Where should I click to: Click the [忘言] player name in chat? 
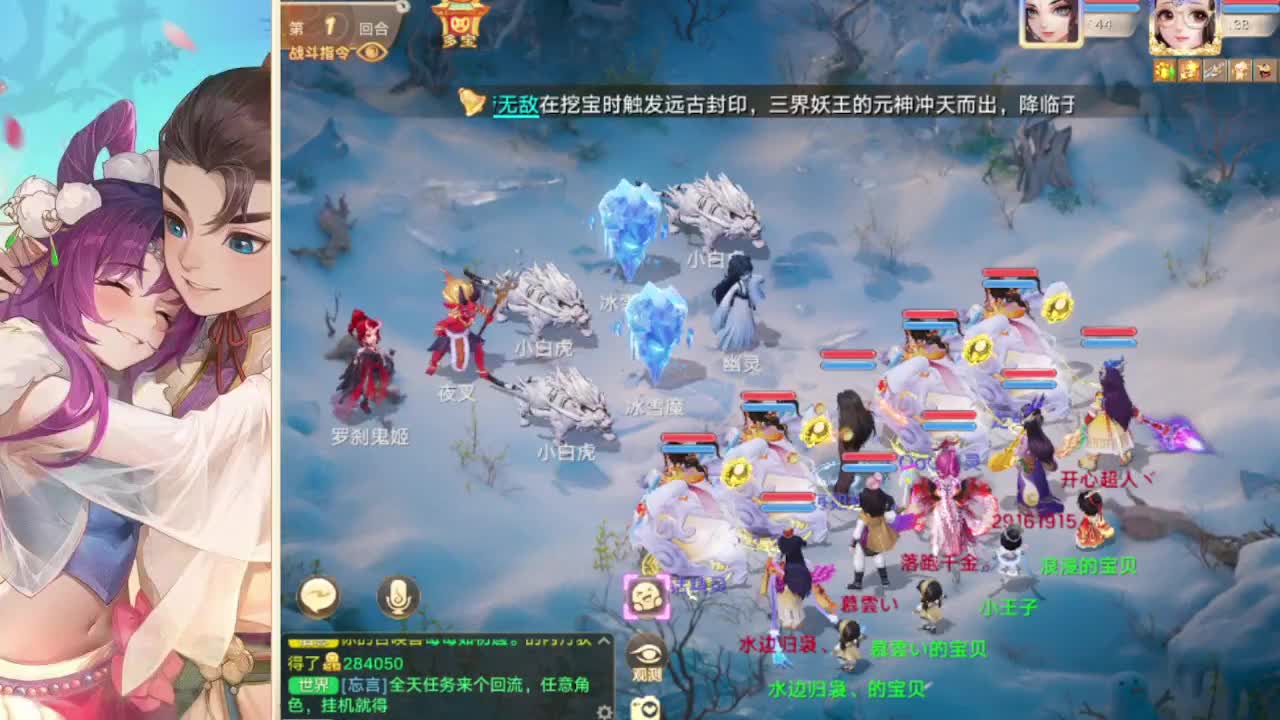[363, 684]
